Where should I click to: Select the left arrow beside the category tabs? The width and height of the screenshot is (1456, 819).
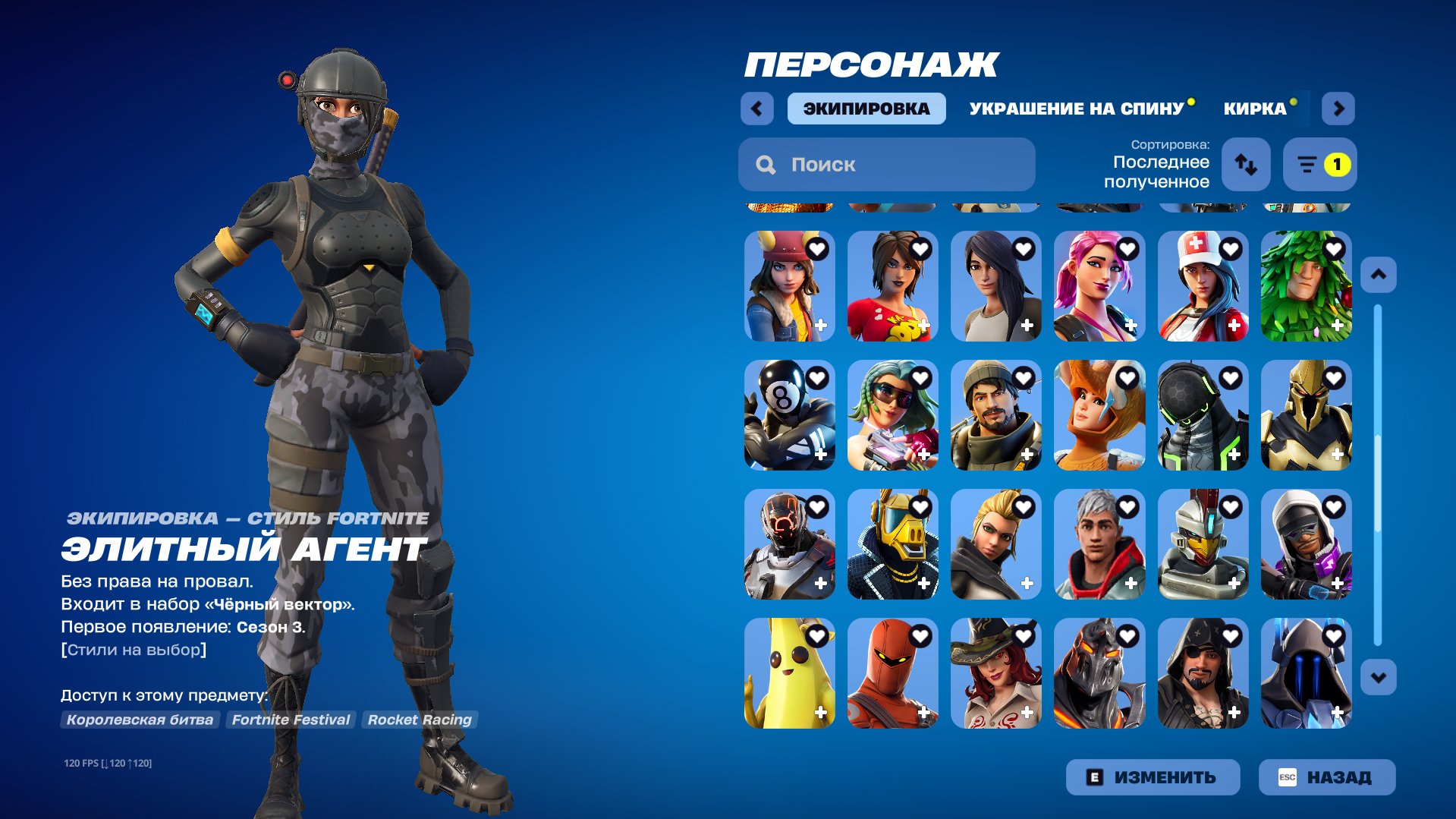point(756,108)
